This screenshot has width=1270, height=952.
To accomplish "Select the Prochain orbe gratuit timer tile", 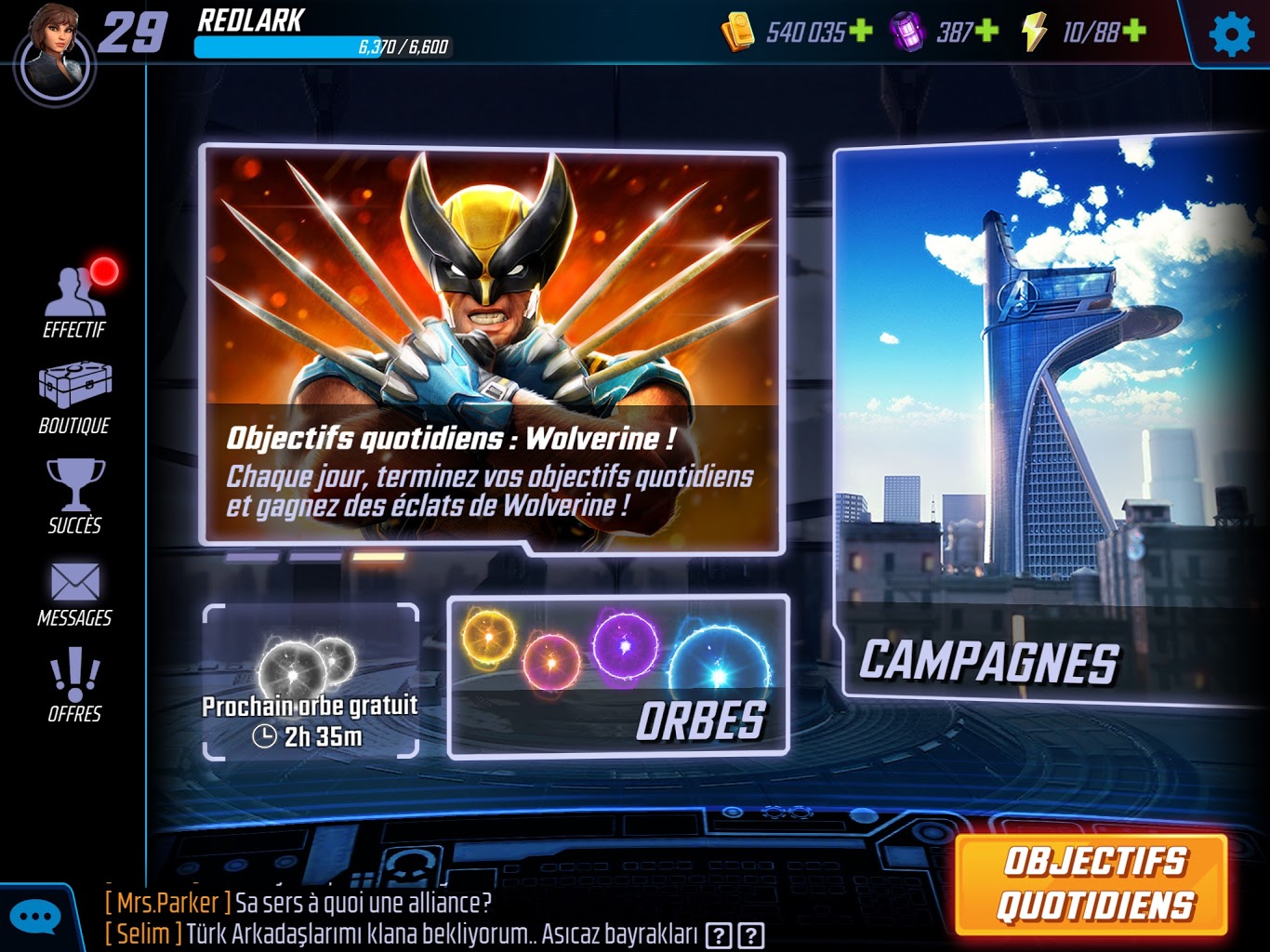I will [x=311, y=681].
